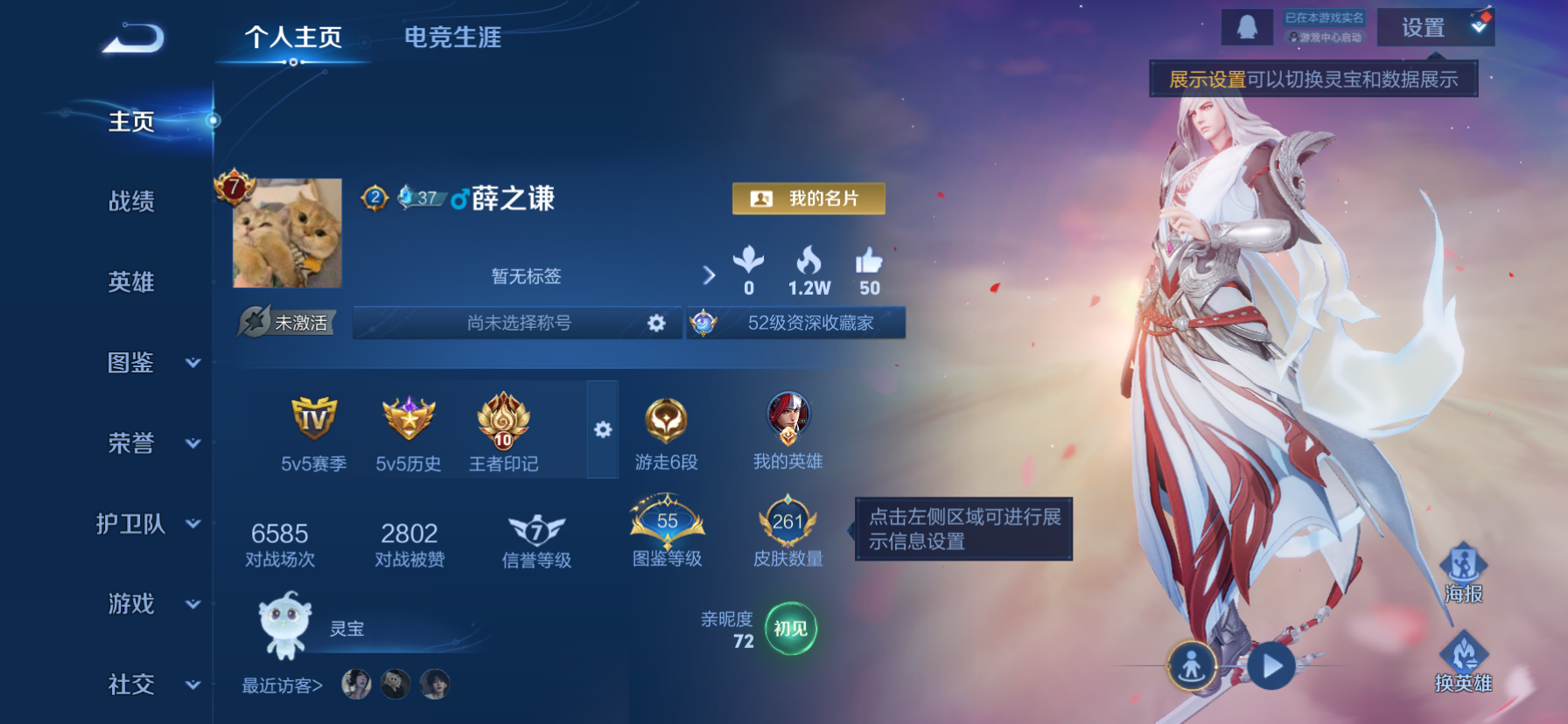
Task: Open the notification bell icon
Action: (x=1248, y=26)
